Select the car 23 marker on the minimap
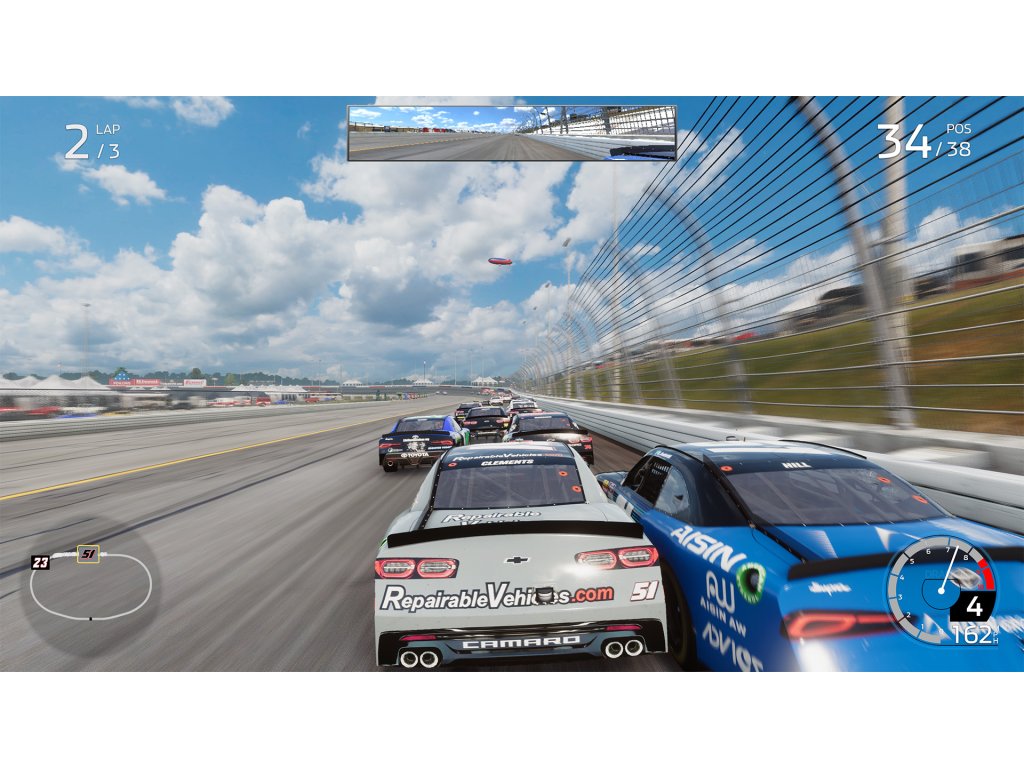The image size is (1024, 768). click(x=40, y=562)
